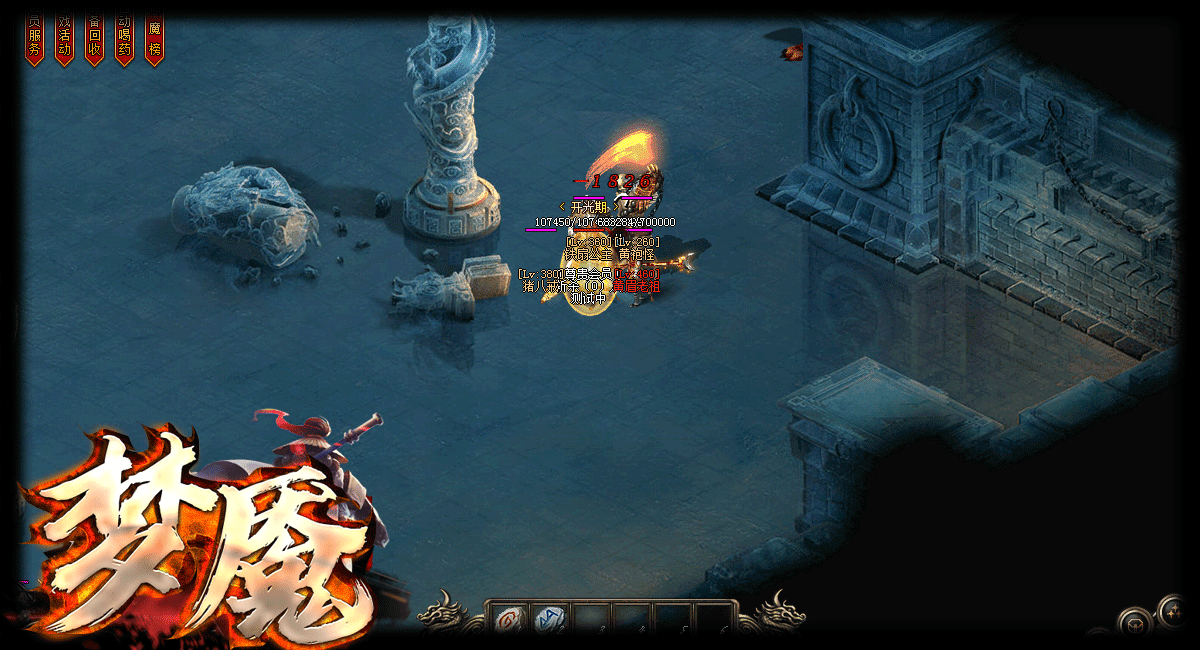Click the round box icon button
Screen dimensions: 1200x650
click(1134, 624)
